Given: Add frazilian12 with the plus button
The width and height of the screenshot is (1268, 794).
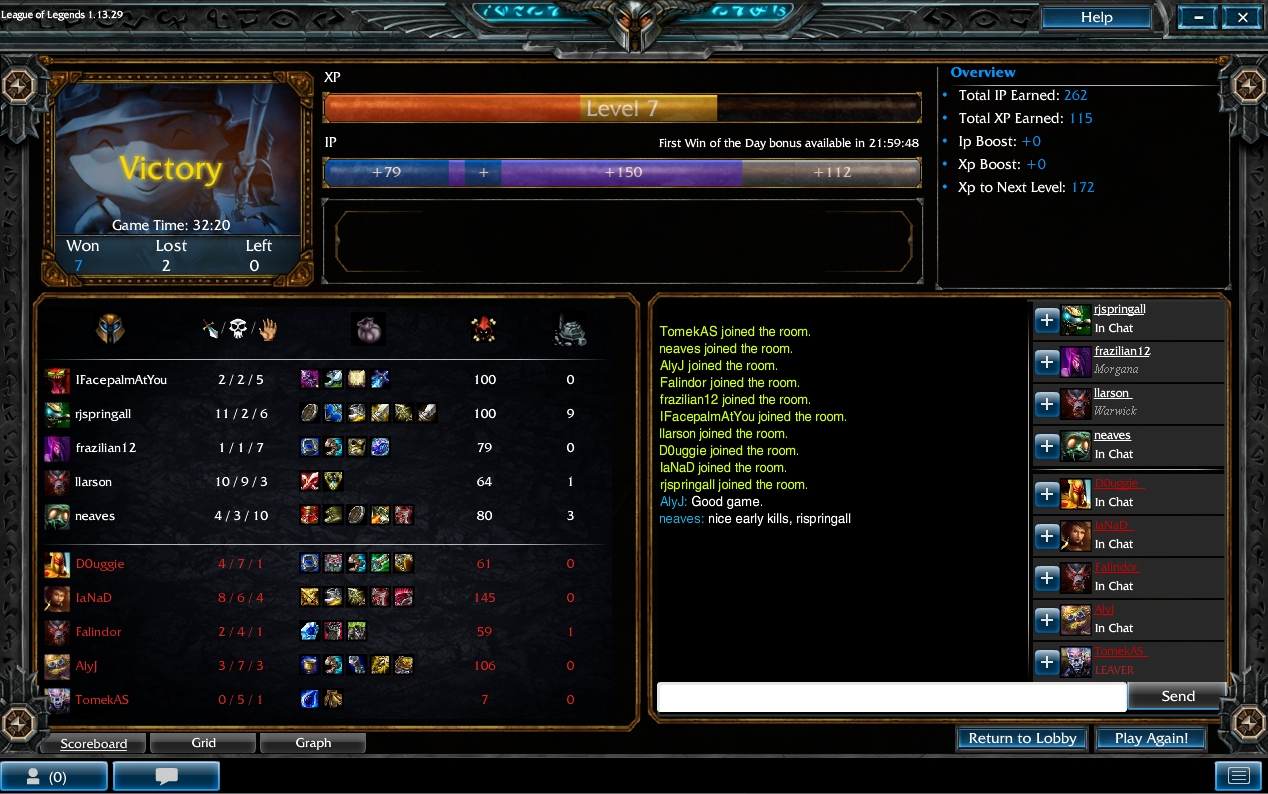Looking at the screenshot, I should 1046,362.
